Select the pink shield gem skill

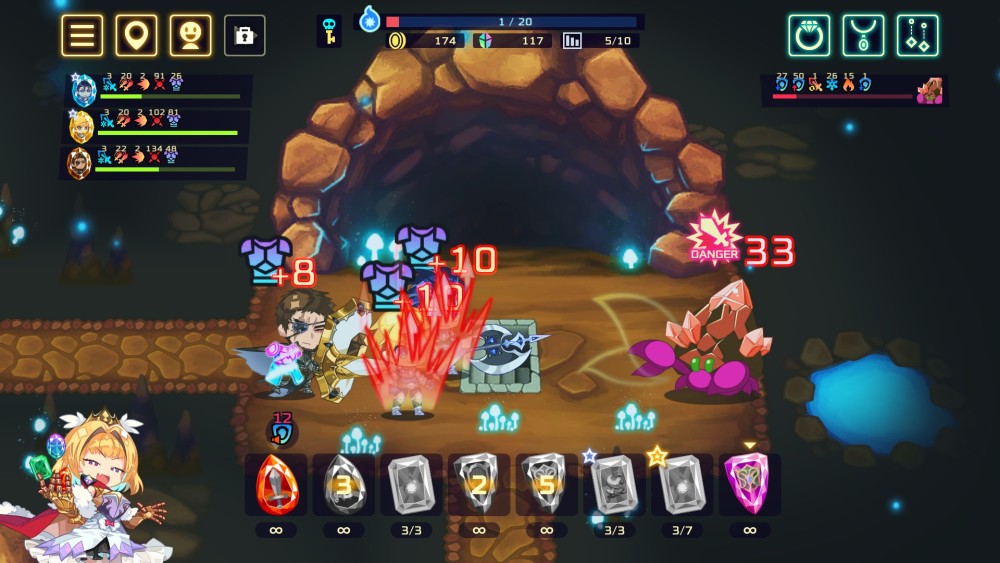[749, 485]
